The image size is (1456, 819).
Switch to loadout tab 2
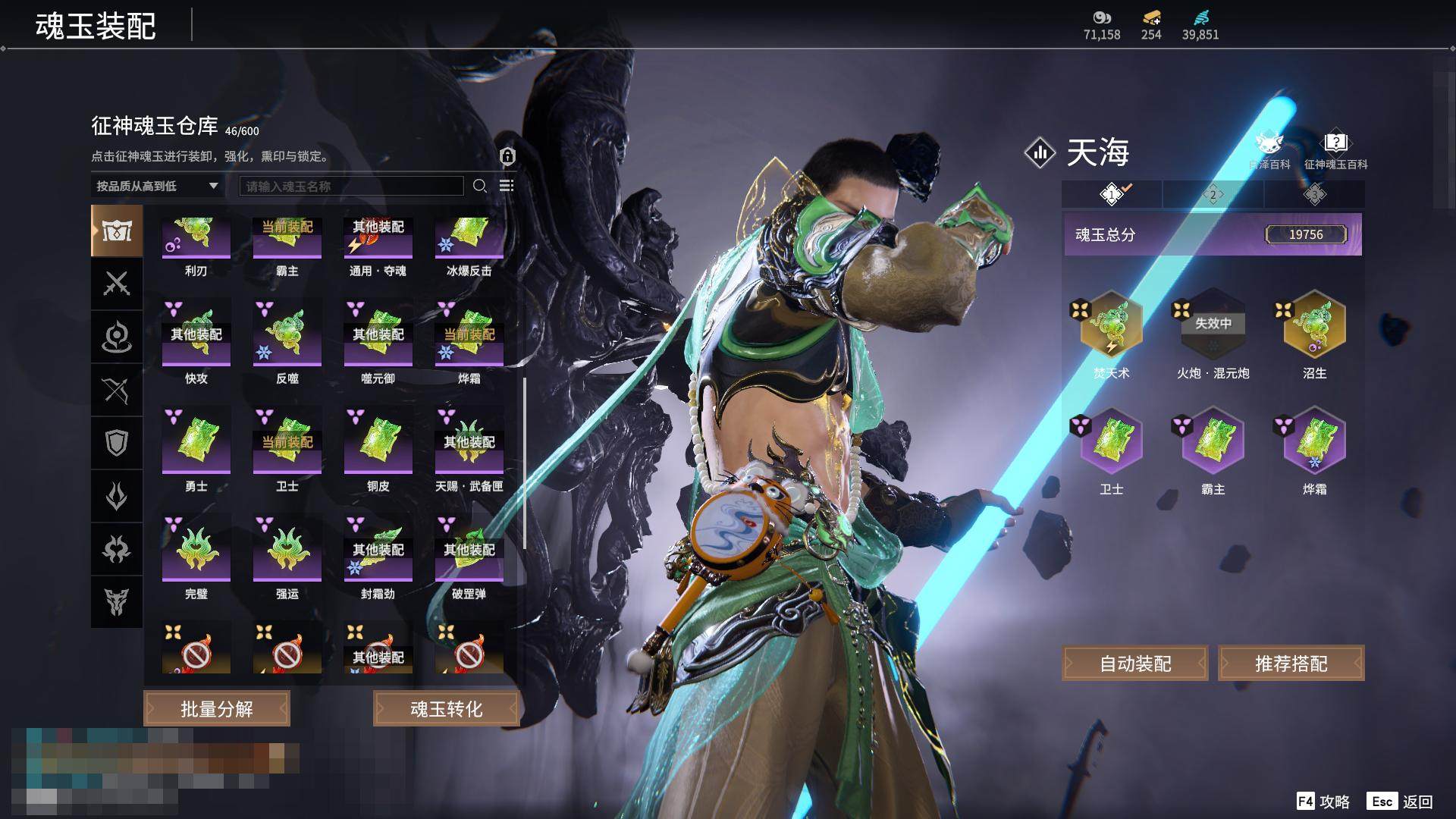click(x=1213, y=195)
